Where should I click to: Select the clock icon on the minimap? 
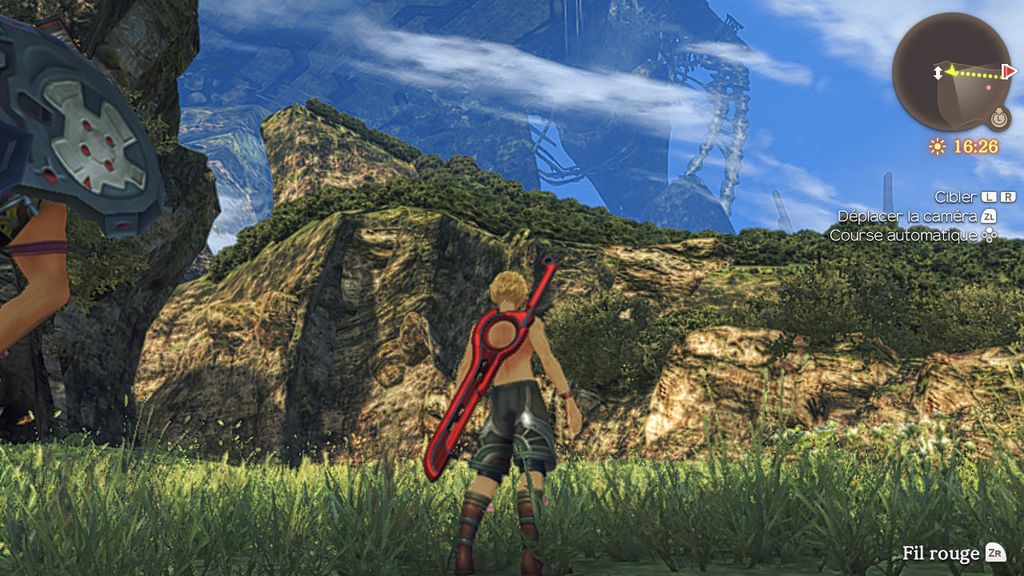pos(999,118)
